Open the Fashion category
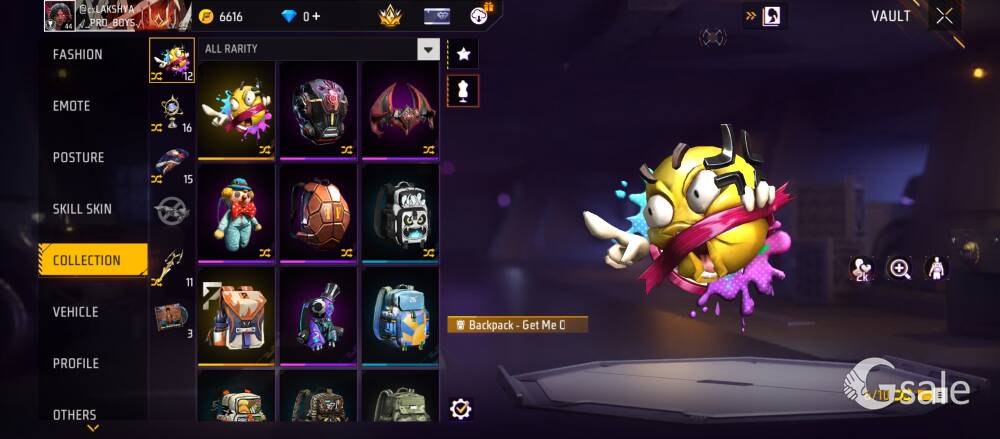 78,55
